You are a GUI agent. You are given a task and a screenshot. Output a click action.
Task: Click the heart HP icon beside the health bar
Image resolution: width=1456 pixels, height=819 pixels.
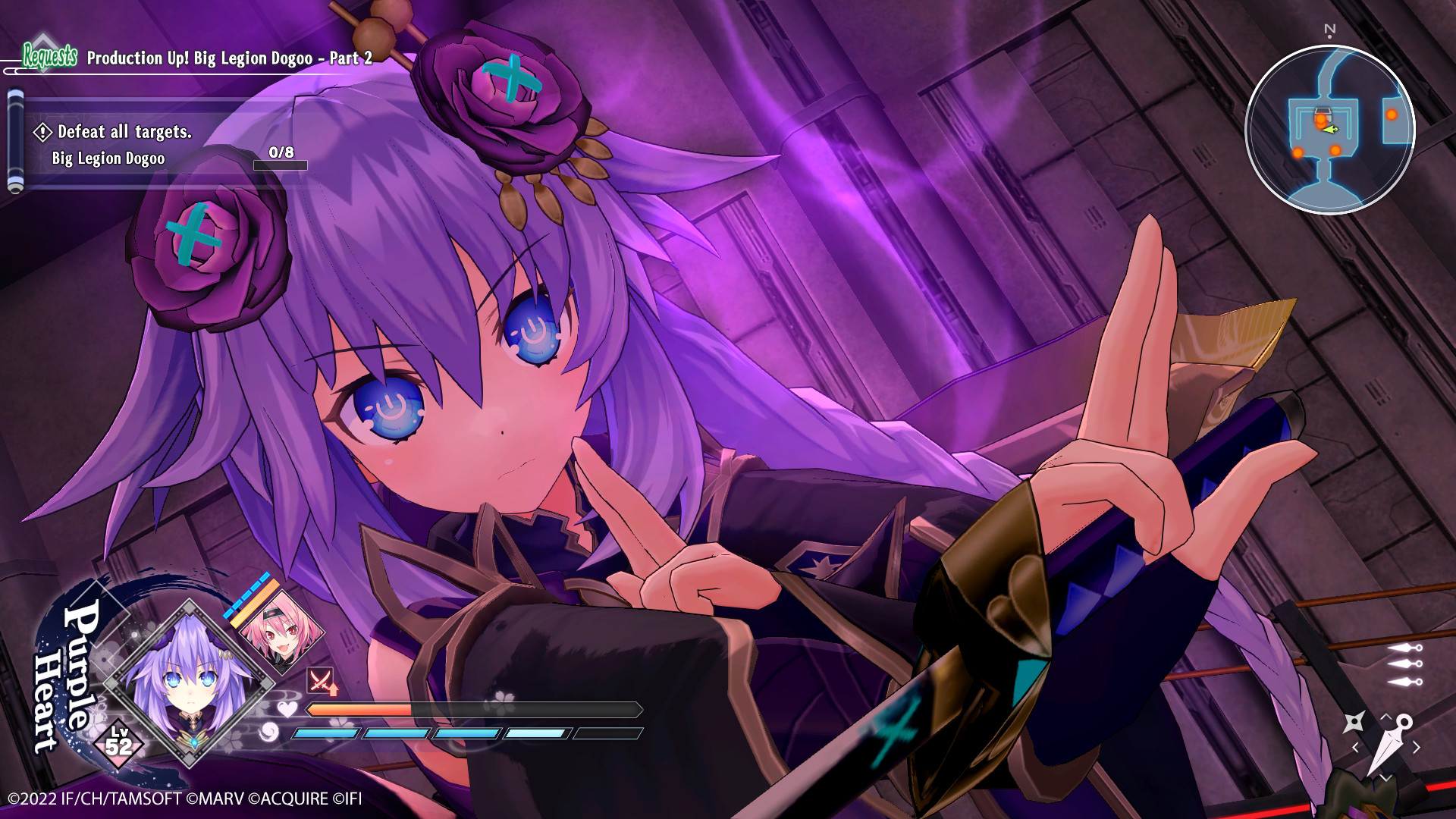(x=287, y=710)
